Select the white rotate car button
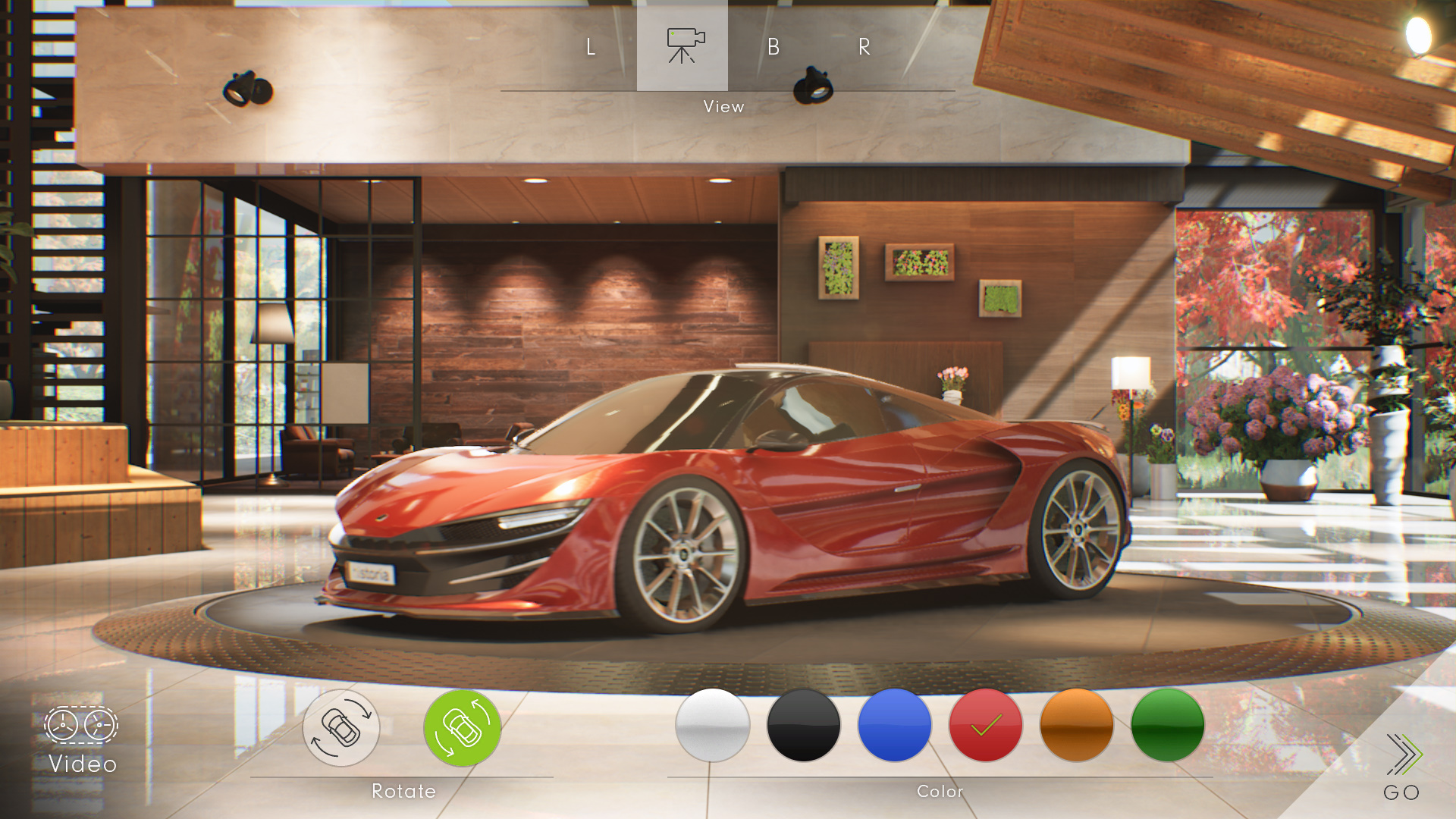Image resolution: width=1456 pixels, height=819 pixels. pos(341,728)
